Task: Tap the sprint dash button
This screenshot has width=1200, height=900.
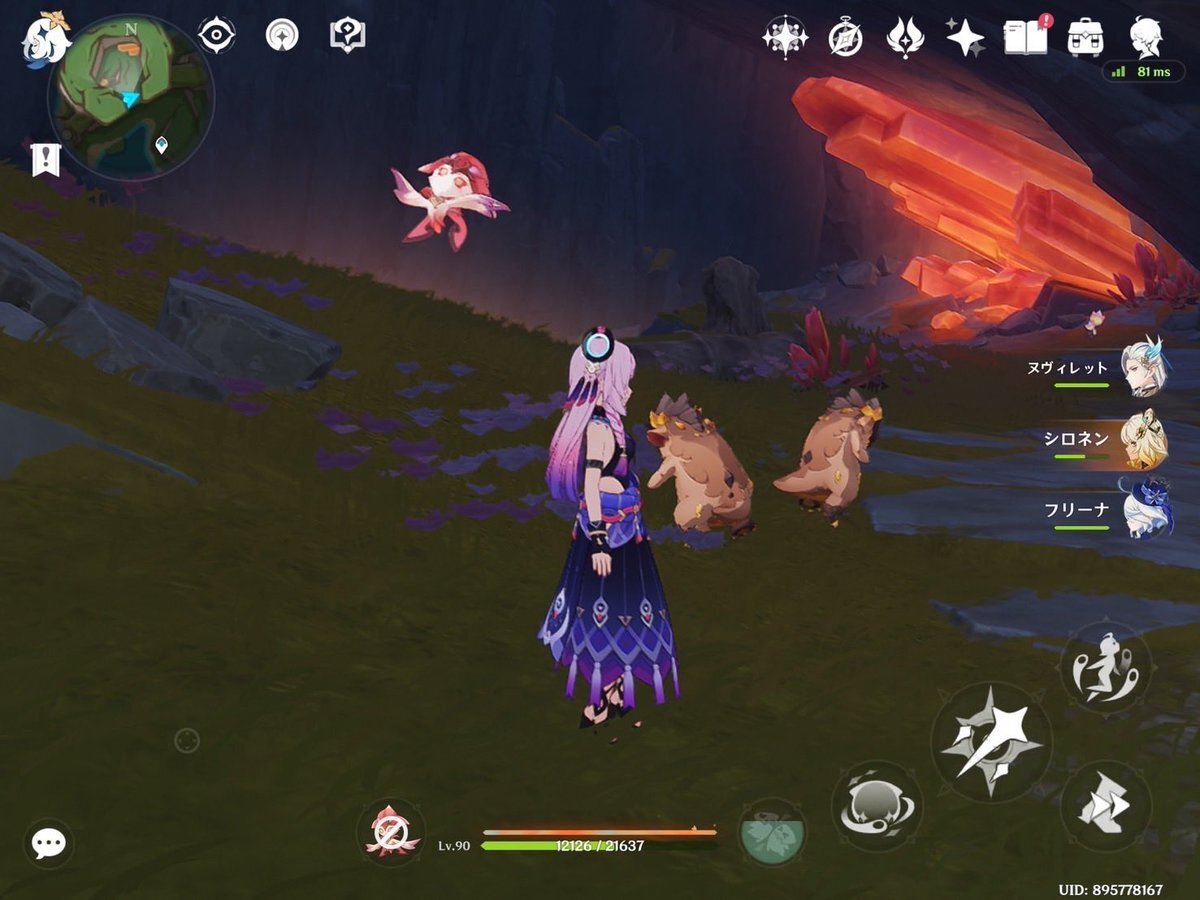Action: click(1105, 806)
